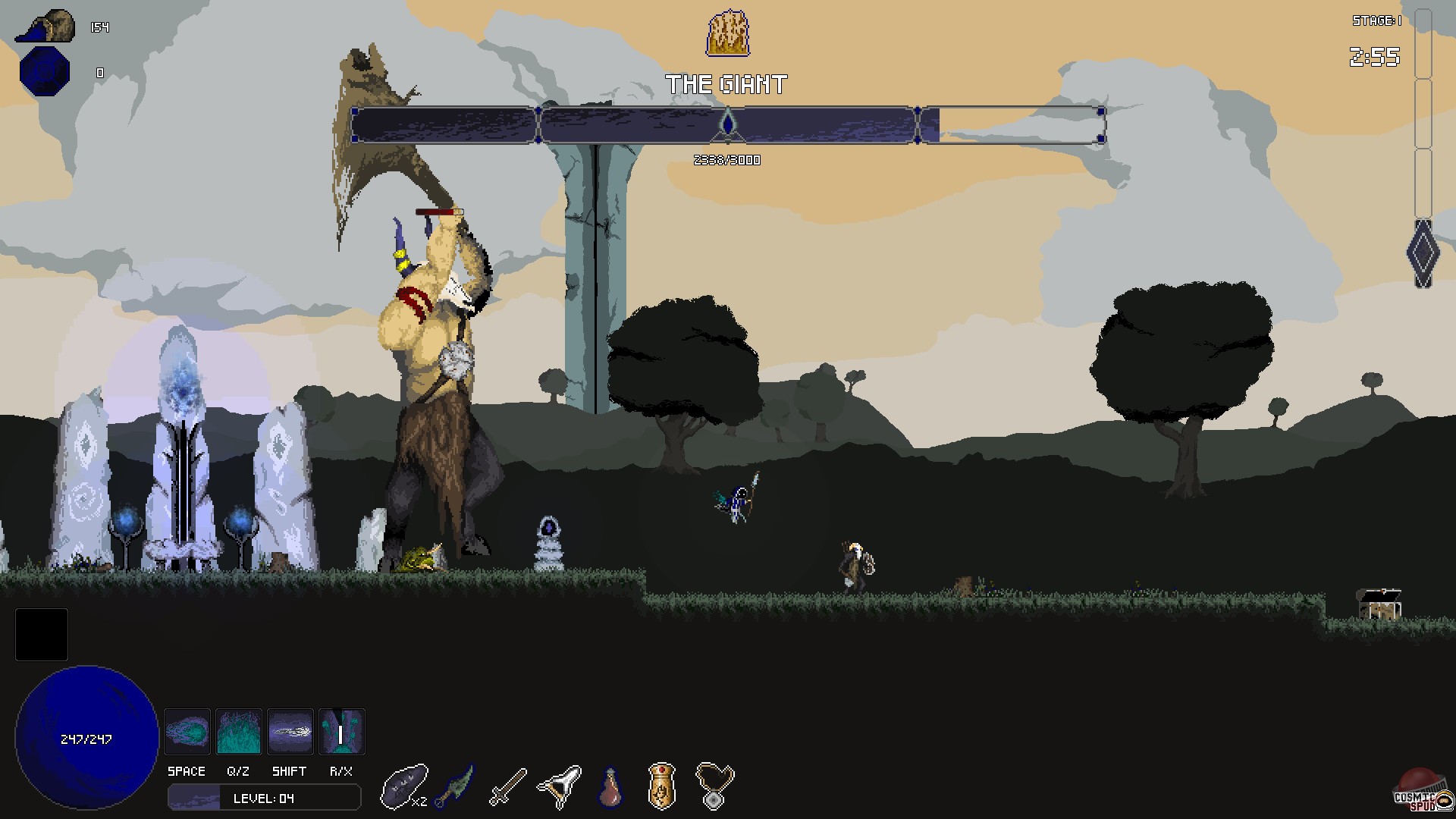The image size is (1456, 819).
Task: Click the meteorite x2 item icon
Action: (x=404, y=786)
